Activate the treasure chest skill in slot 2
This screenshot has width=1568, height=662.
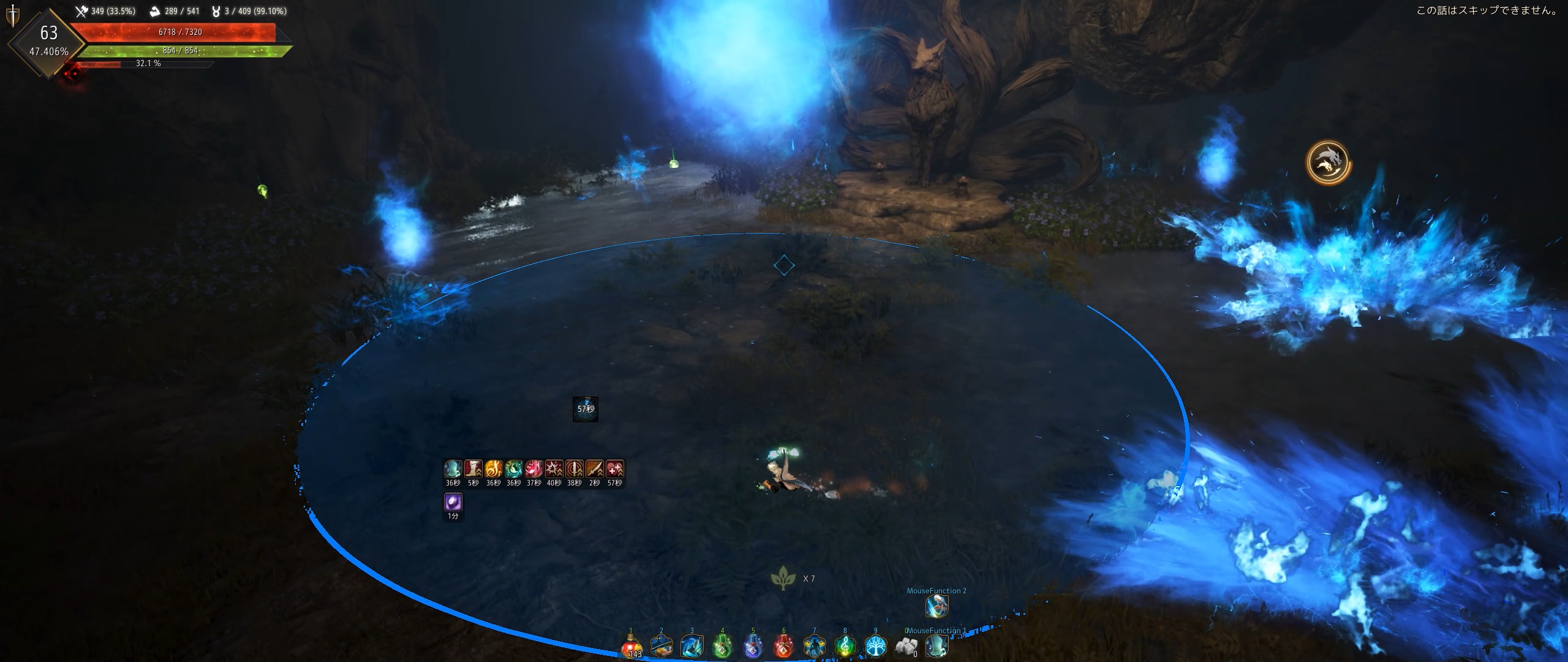[661, 646]
